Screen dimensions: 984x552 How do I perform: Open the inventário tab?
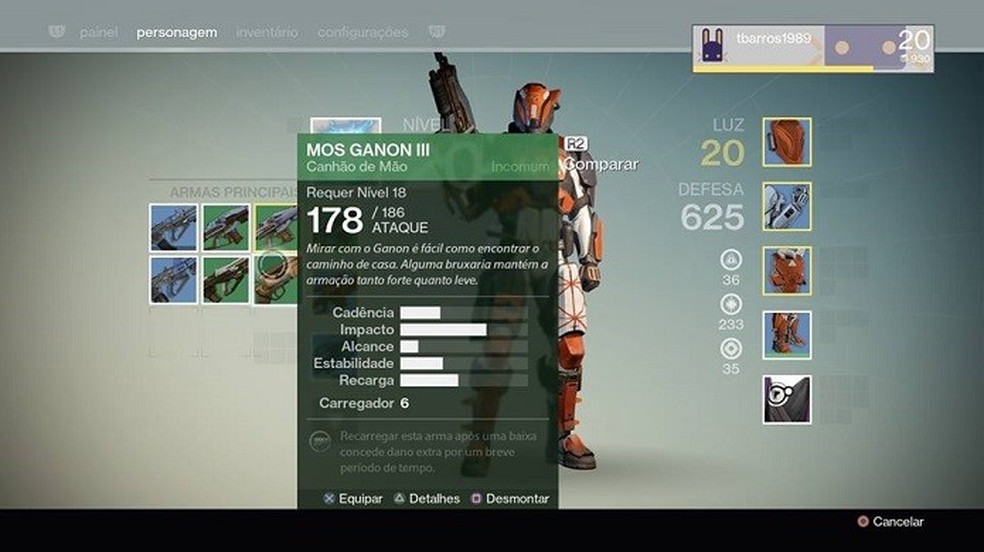pyautogui.click(x=267, y=32)
